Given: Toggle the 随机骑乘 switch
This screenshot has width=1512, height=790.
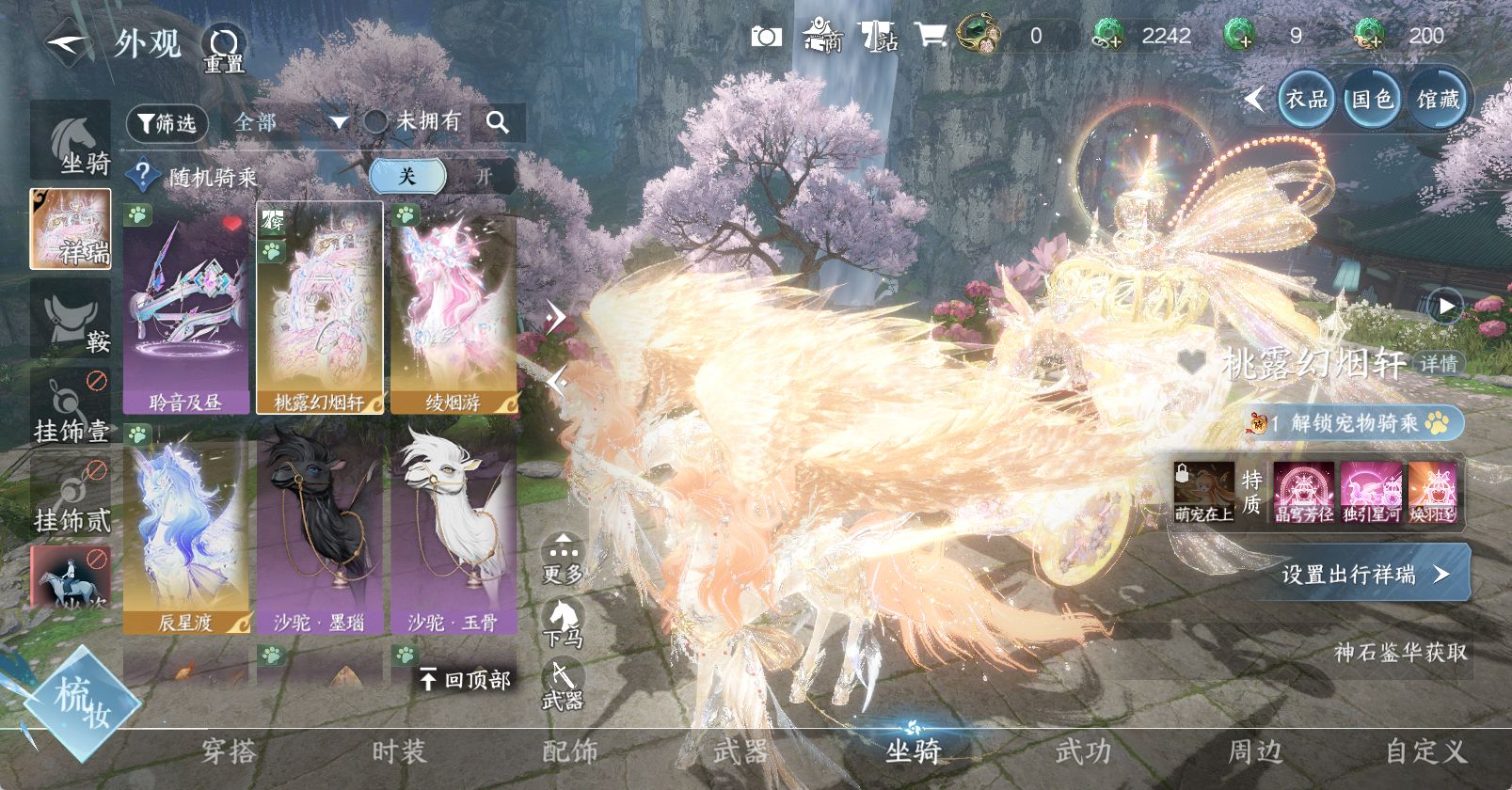Looking at the screenshot, I should pos(442,177).
